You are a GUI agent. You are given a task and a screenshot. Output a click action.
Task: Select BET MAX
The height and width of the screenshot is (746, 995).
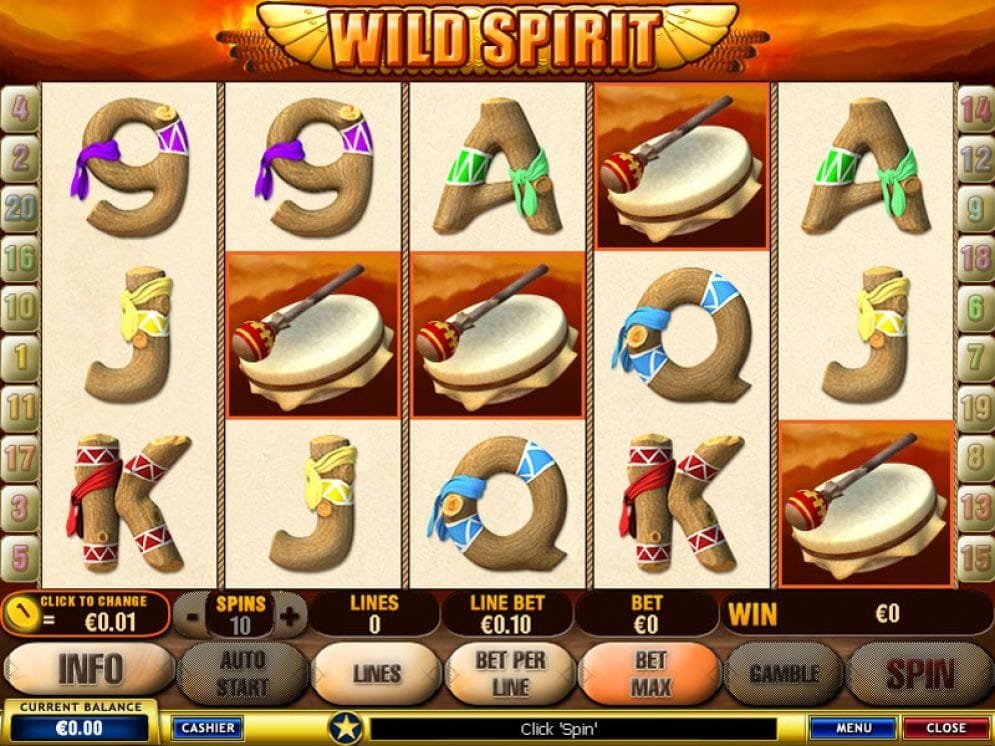point(650,674)
